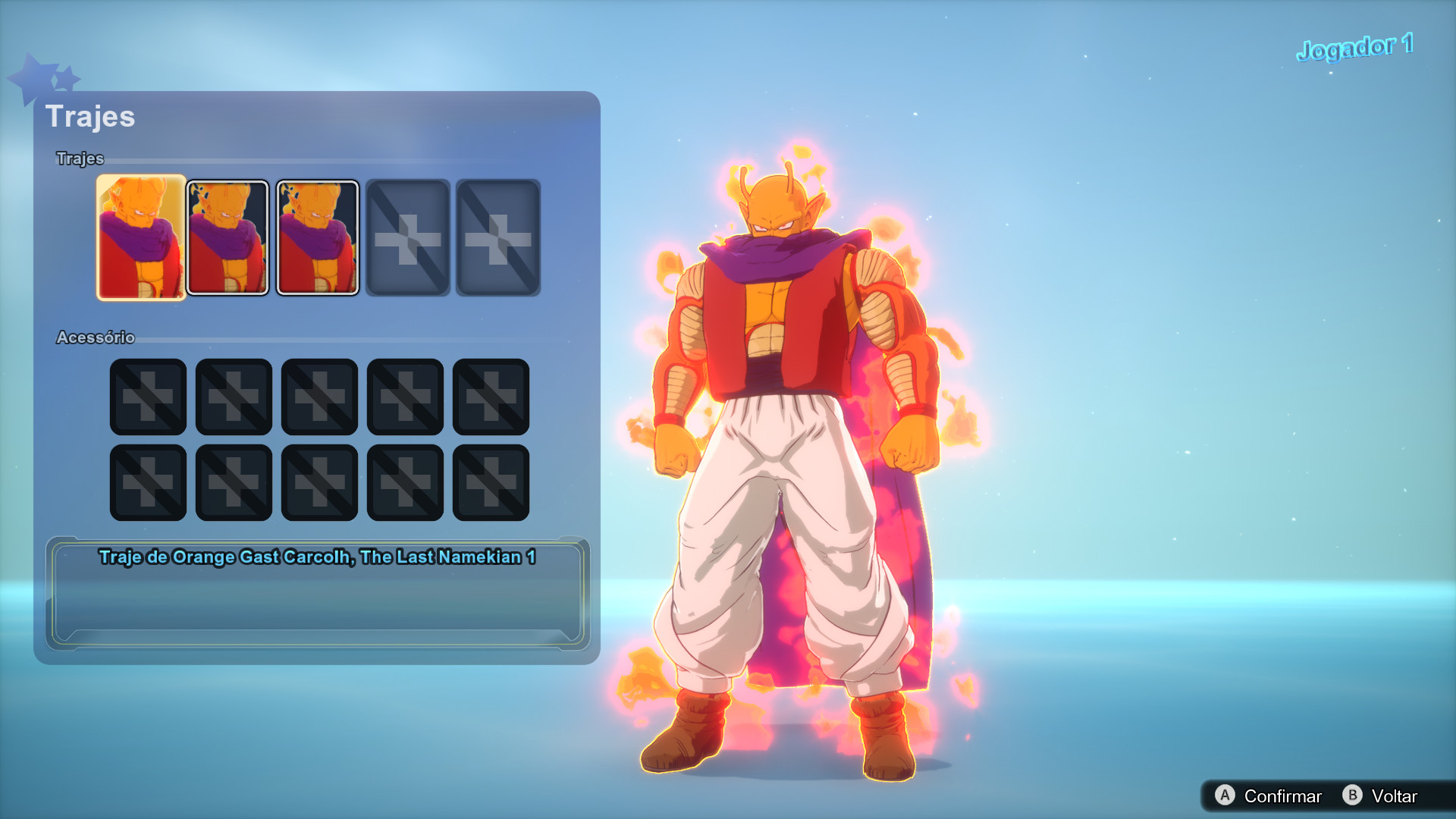
Task: Select the last accessory slot in bottom row
Action: click(491, 482)
